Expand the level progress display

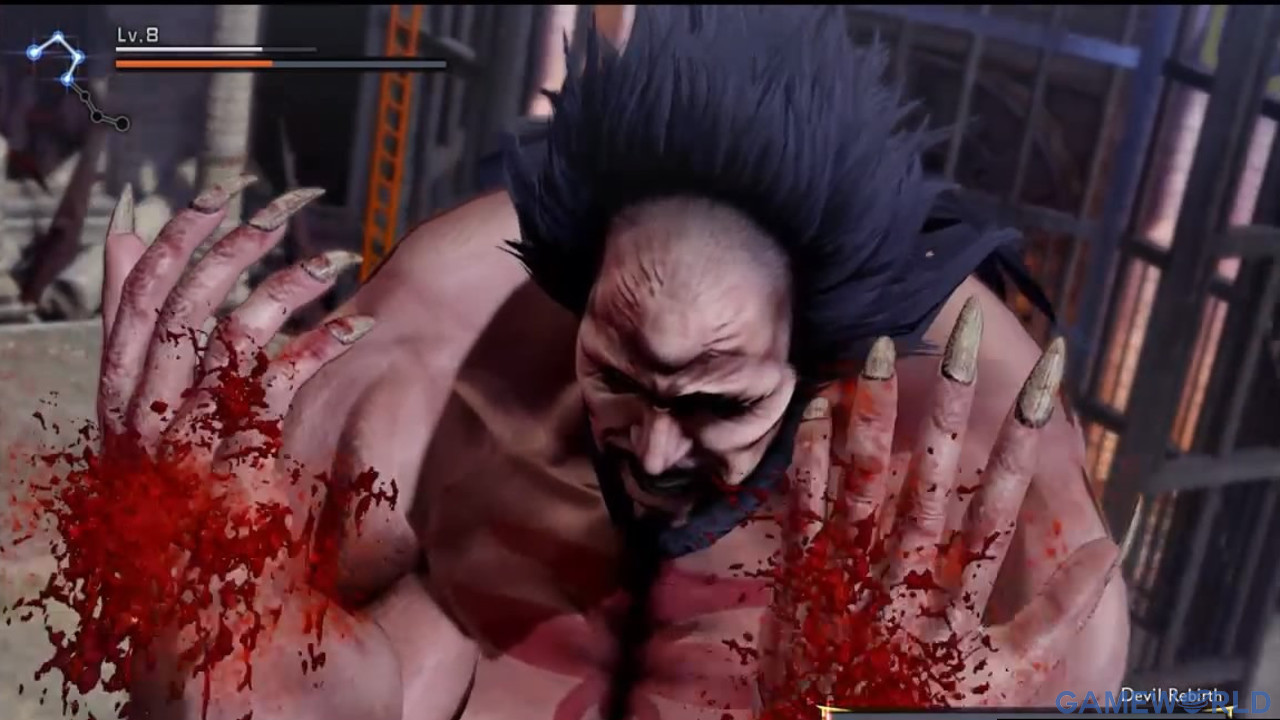tap(190, 50)
